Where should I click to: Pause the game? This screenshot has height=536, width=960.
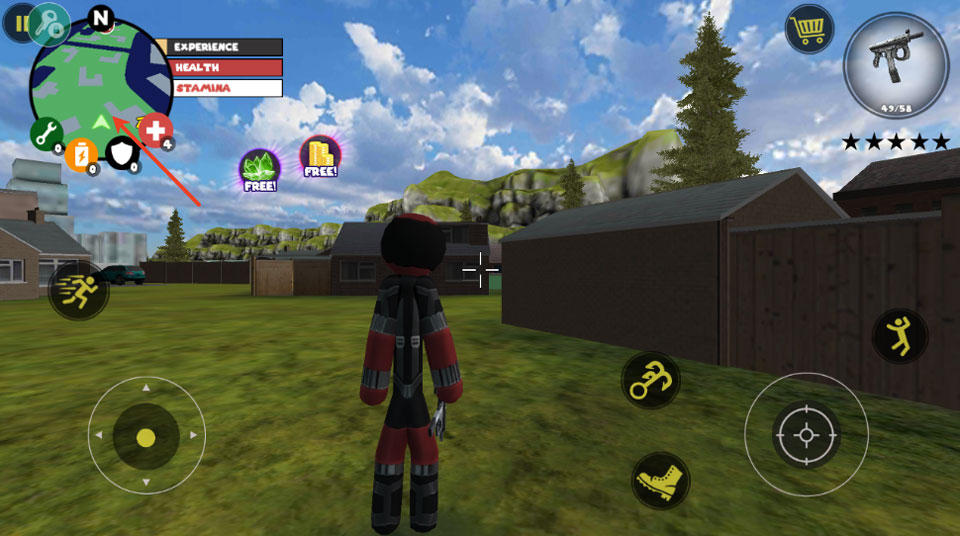click(14, 23)
